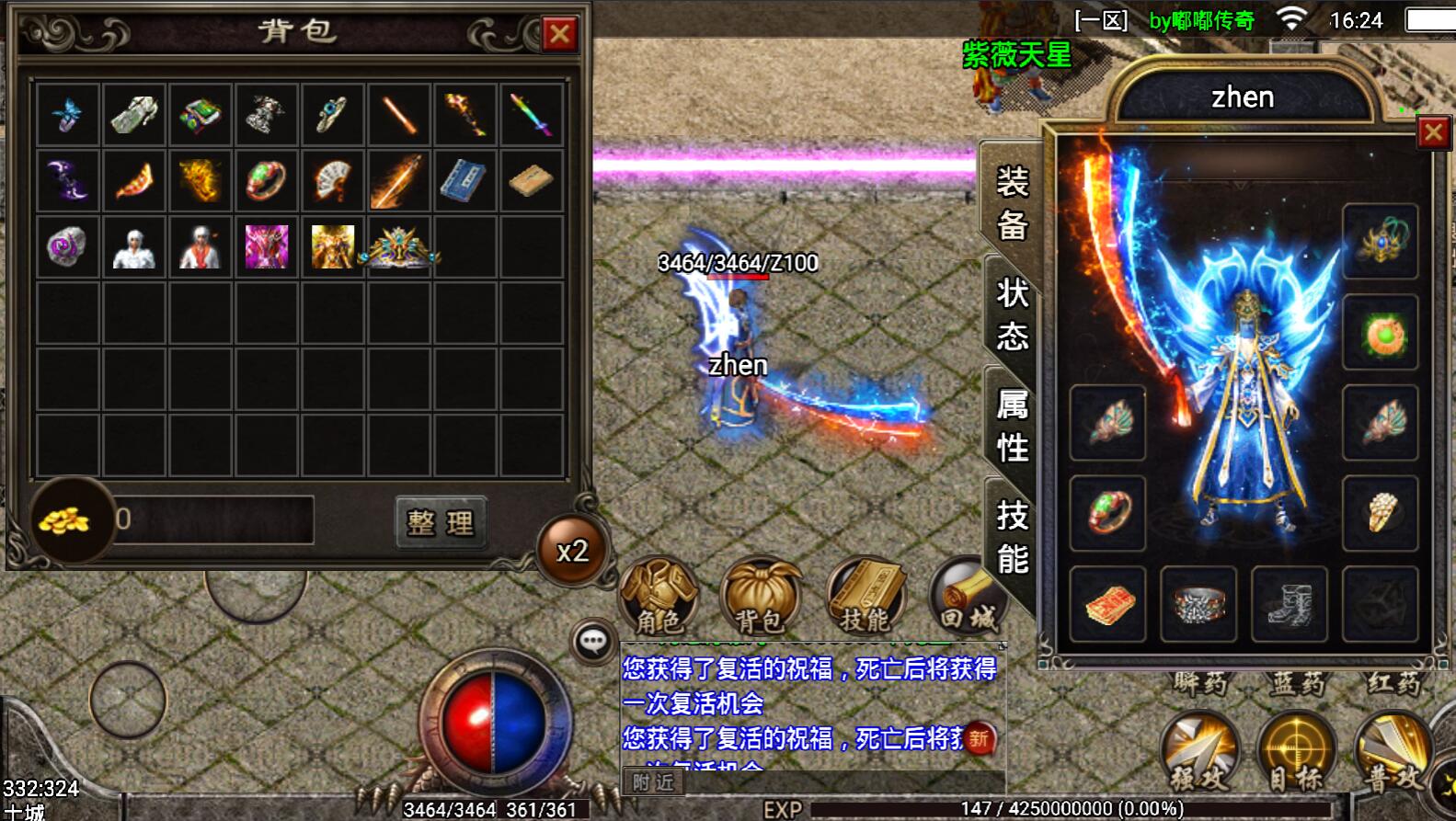Toggle the x2 speed button
This screenshot has height=821, width=1456.
coord(572,551)
